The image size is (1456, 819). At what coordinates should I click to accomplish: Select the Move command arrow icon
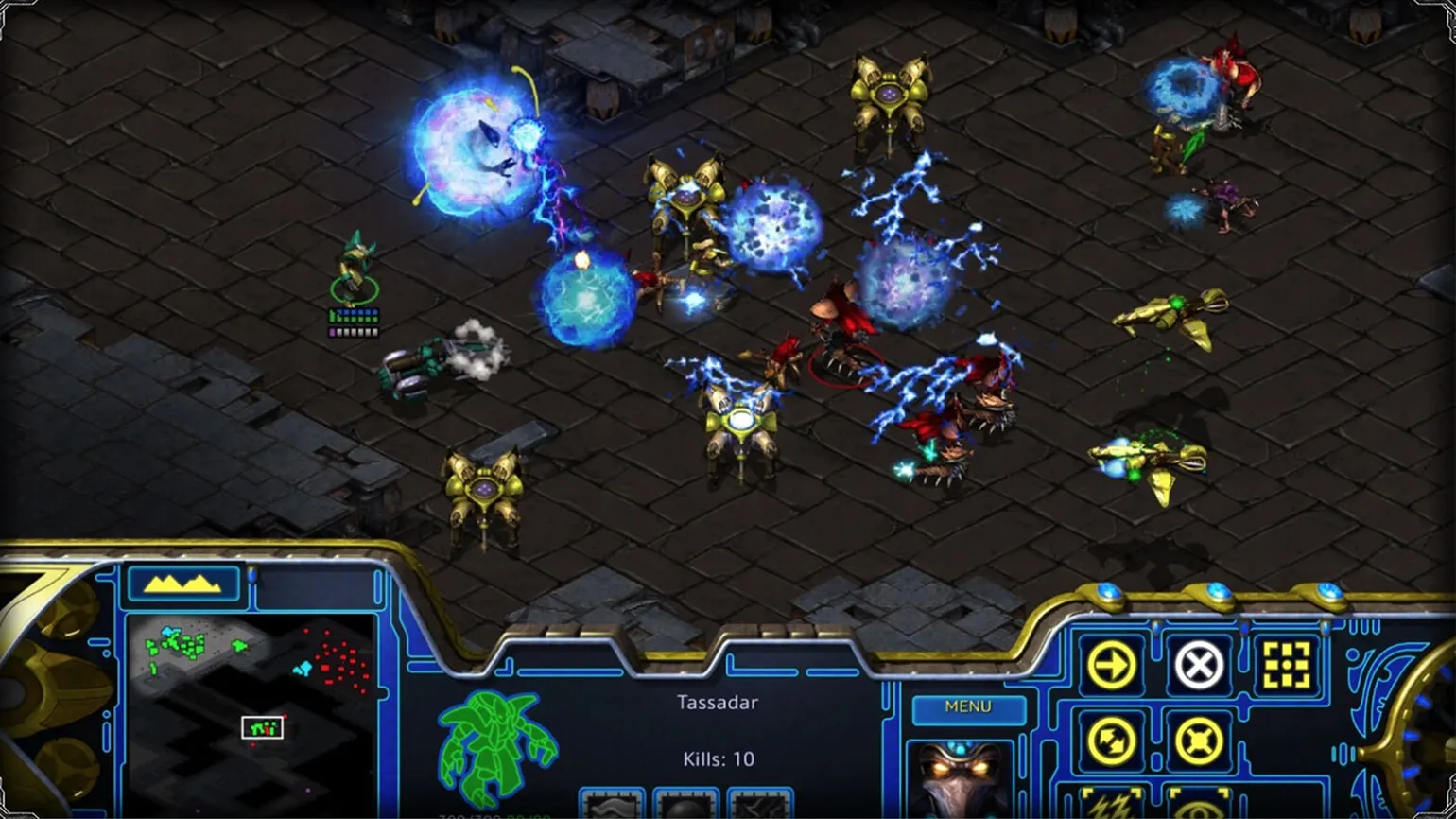click(1111, 666)
